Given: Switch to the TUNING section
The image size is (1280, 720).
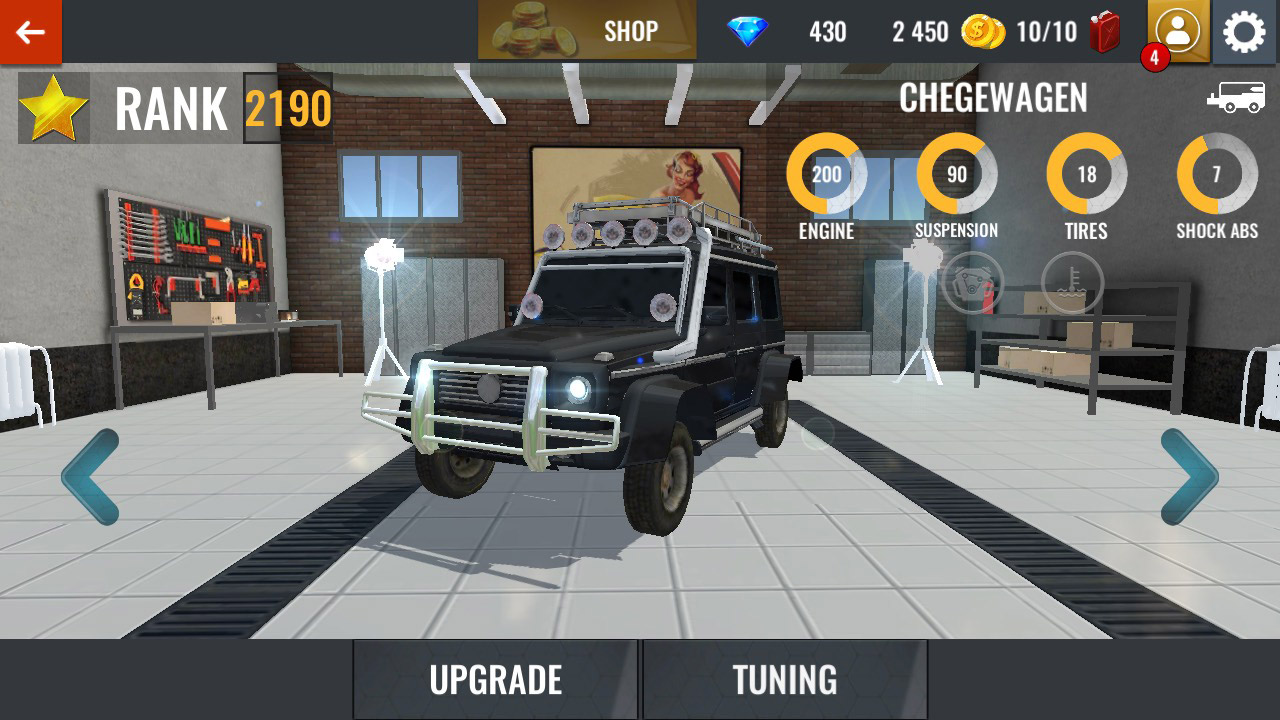Looking at the screenshot, I should coord(787,679).
